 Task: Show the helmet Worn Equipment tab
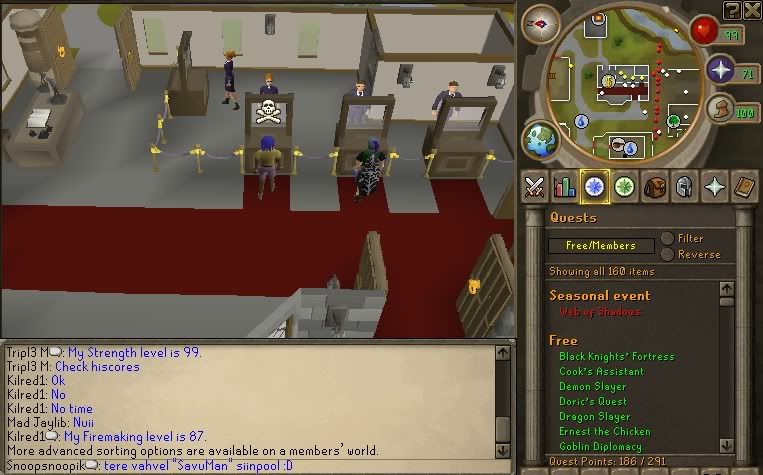685,187
